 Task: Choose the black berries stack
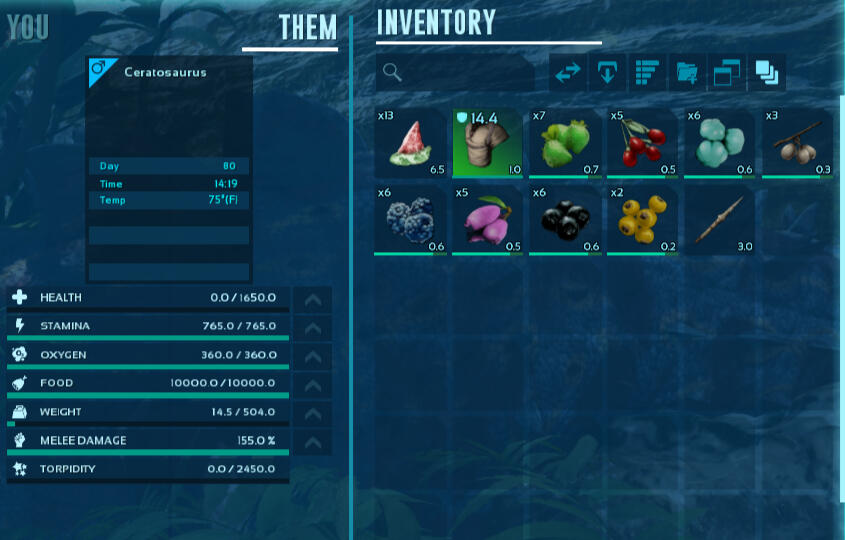coord(565,219)
